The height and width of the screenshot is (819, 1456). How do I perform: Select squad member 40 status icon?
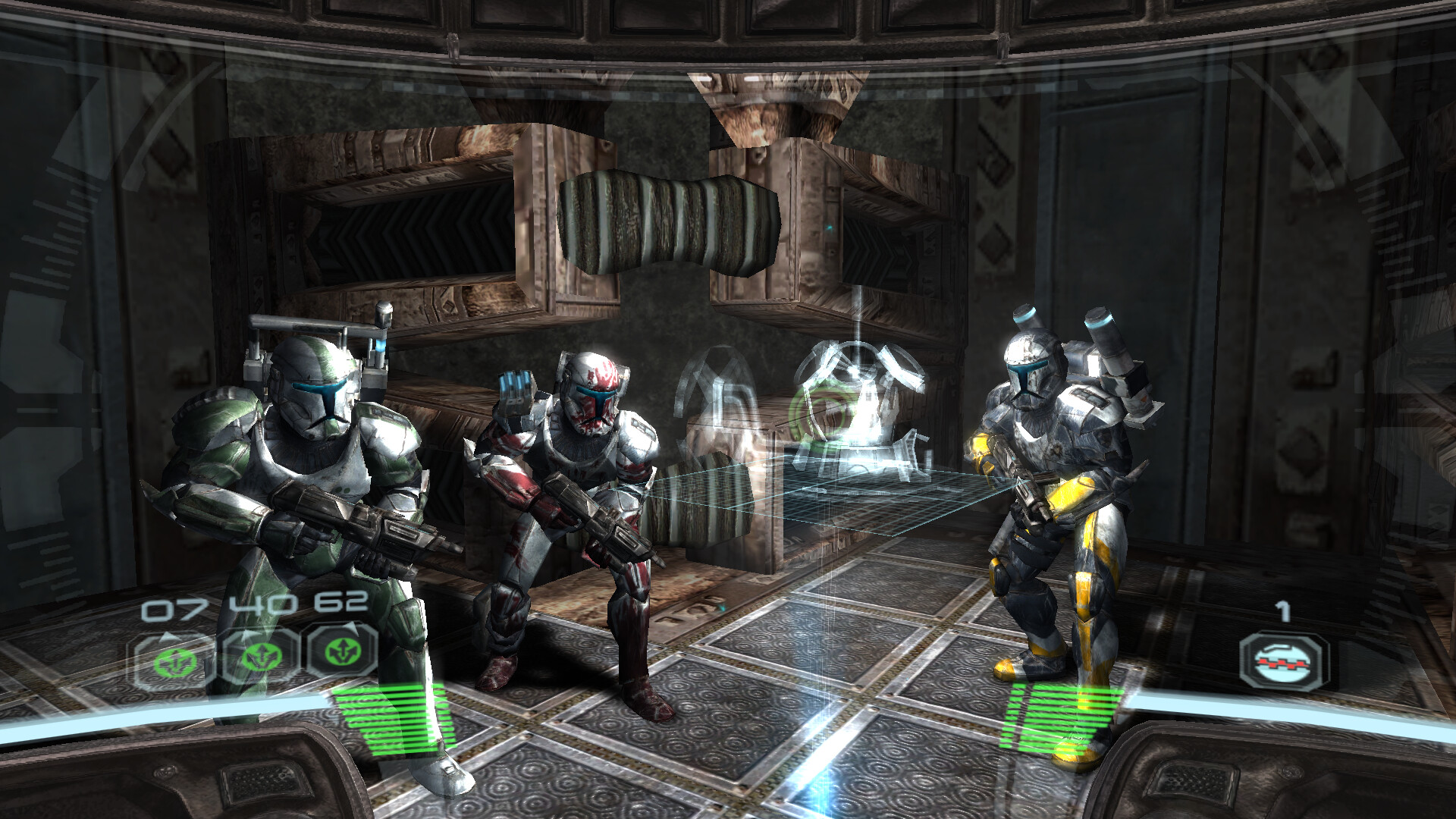(259, 655)
